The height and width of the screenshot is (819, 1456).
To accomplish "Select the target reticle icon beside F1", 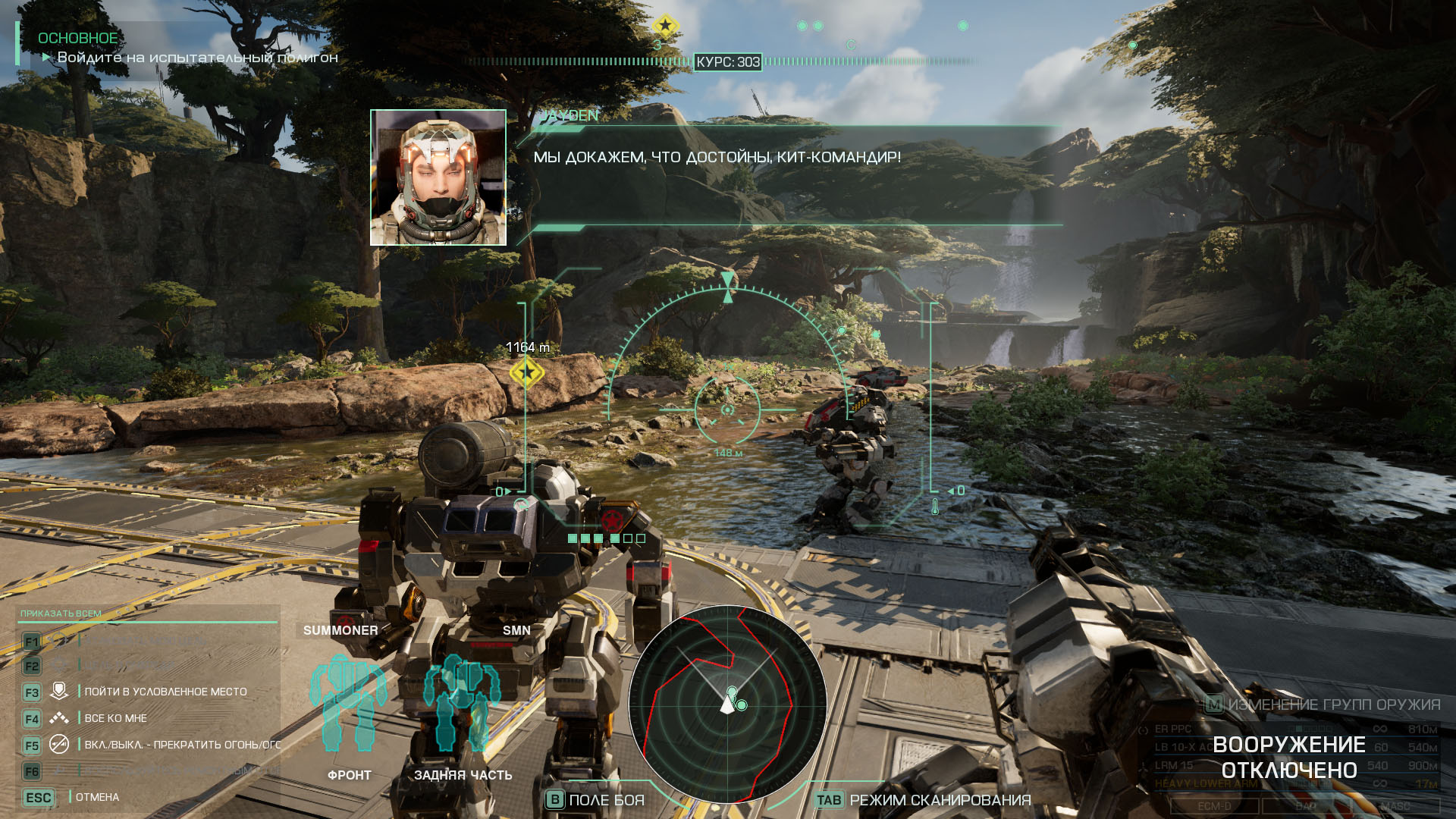I will (x=59, y=641).
